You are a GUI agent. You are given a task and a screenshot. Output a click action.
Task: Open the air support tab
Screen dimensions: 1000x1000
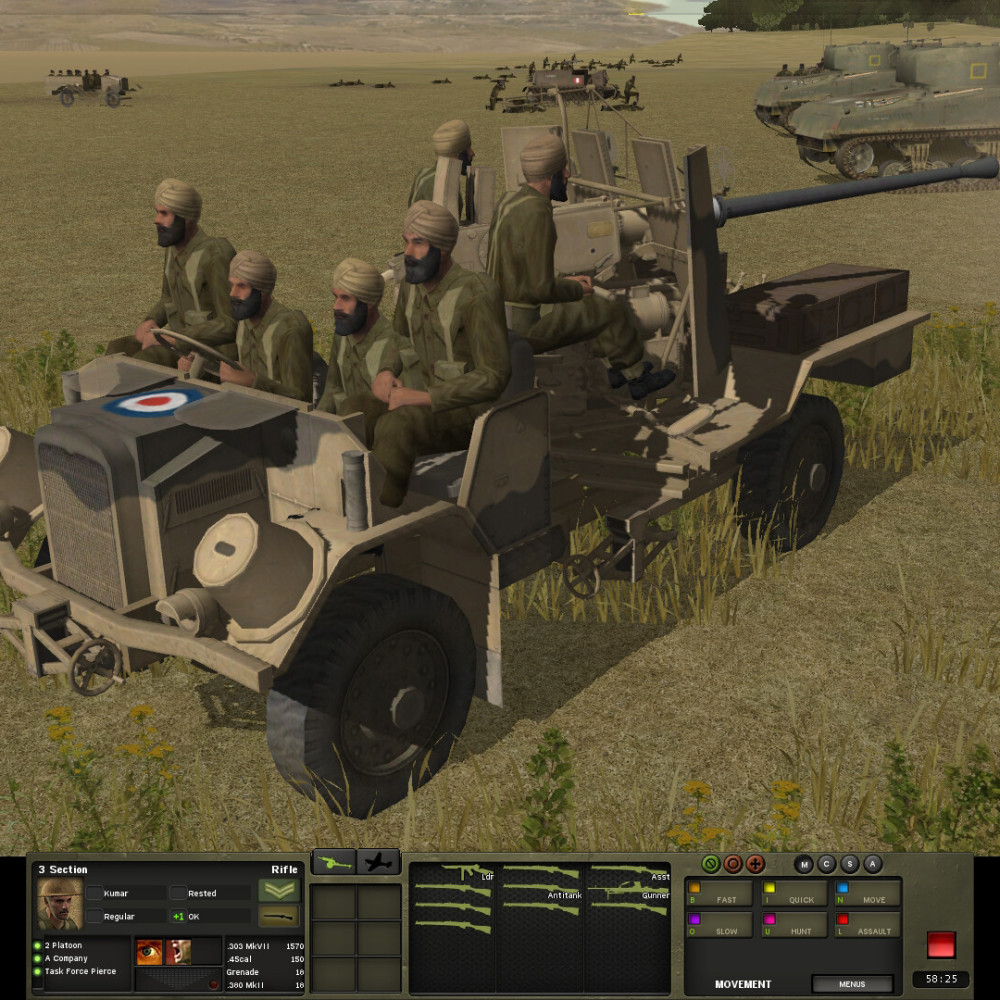(379, 862)
